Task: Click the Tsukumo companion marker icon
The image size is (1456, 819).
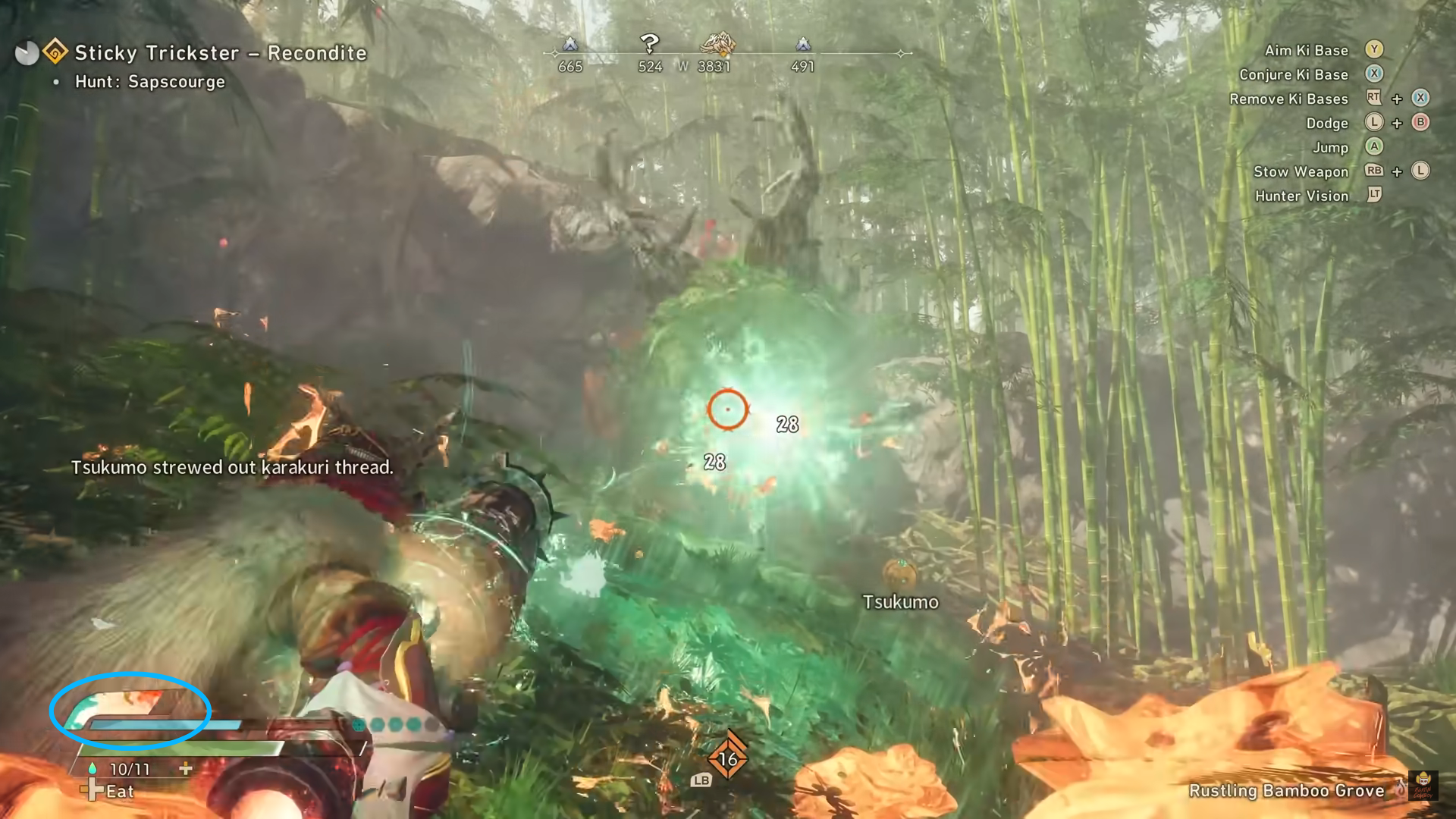Action: click(899, 573)
